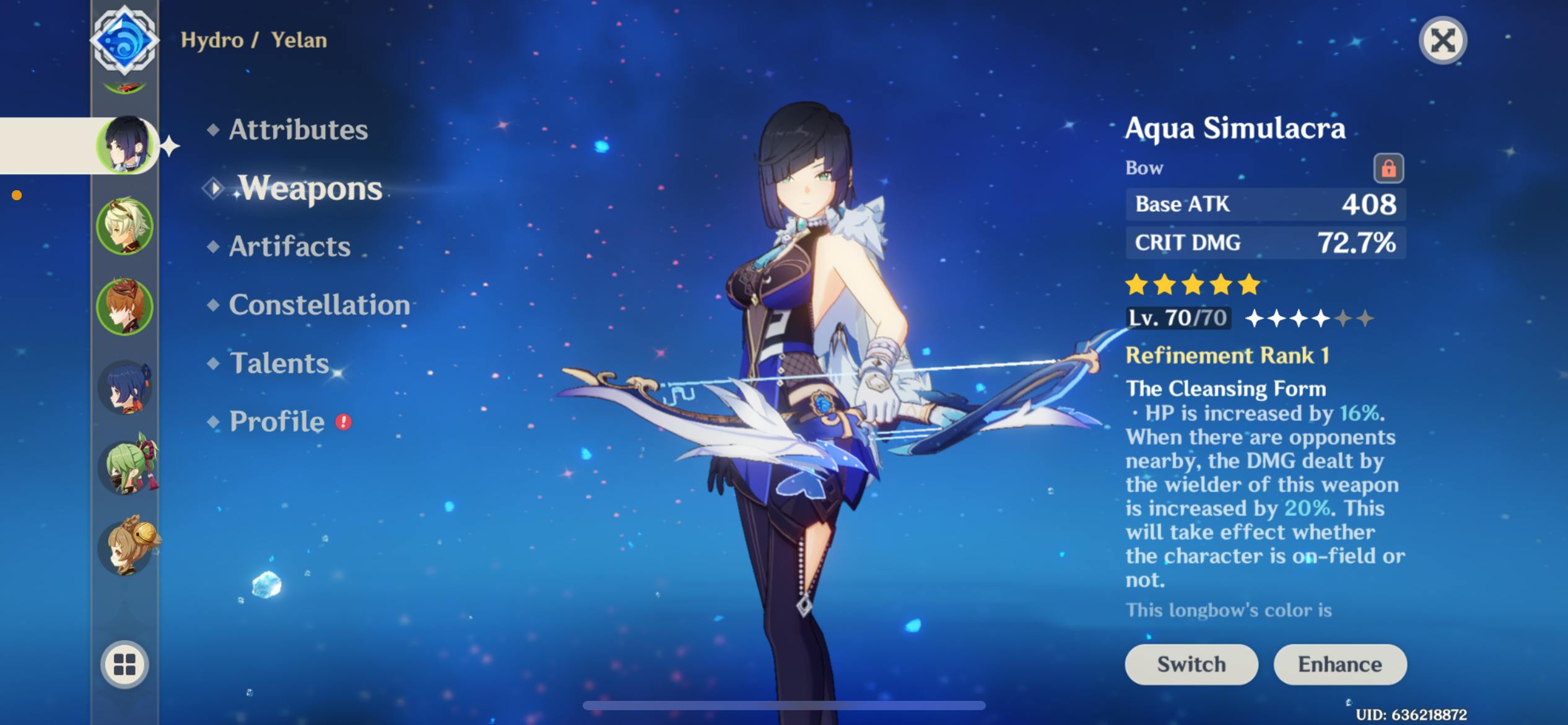This screenshot has height=725, width=1568.
Task: Pick the orange-haired Tartaglia portrait
Action: tap(125, 307)
